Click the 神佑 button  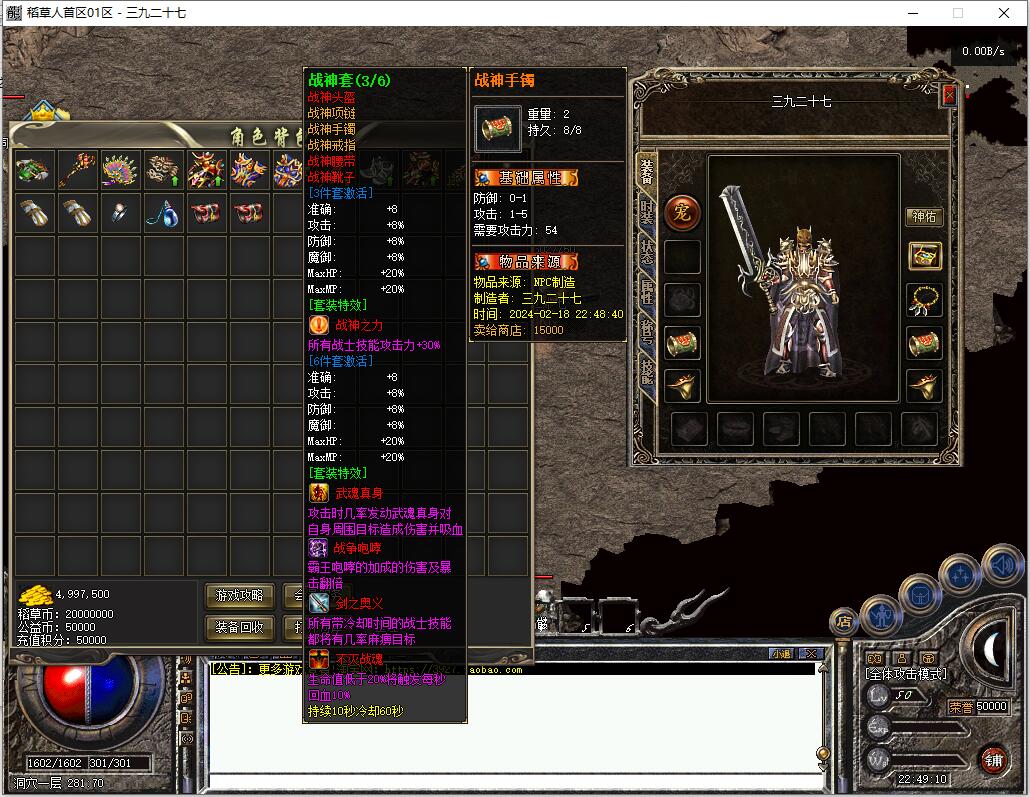924,217
